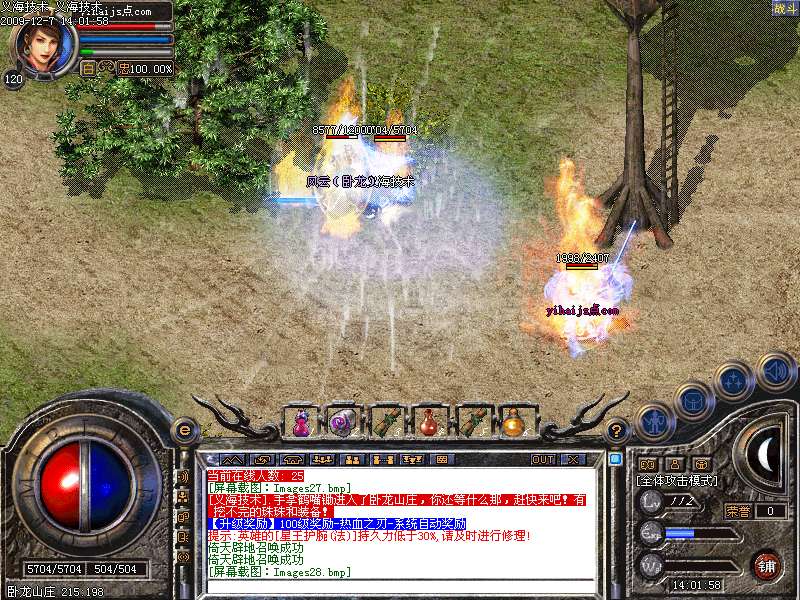Select the red potion flask slot
Image resolution: width=800 pixels, height=600 pixels.
[x=428, y=422]
